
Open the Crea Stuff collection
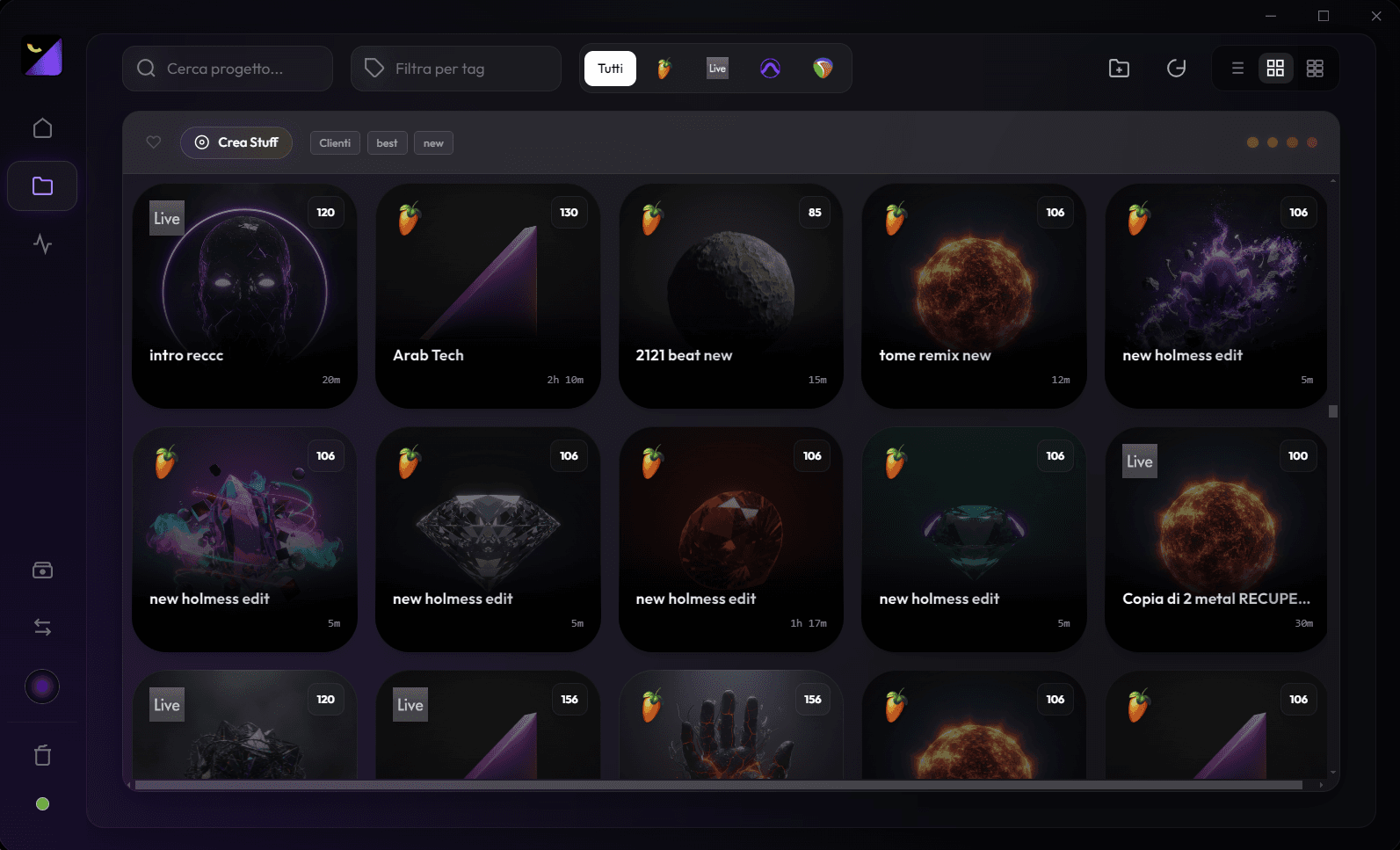pyautogui.click(x=236, y=142)
